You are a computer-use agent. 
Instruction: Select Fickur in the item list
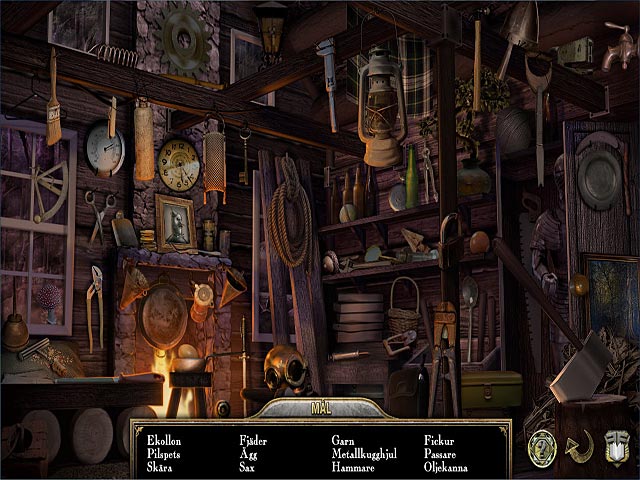[439, 439]
